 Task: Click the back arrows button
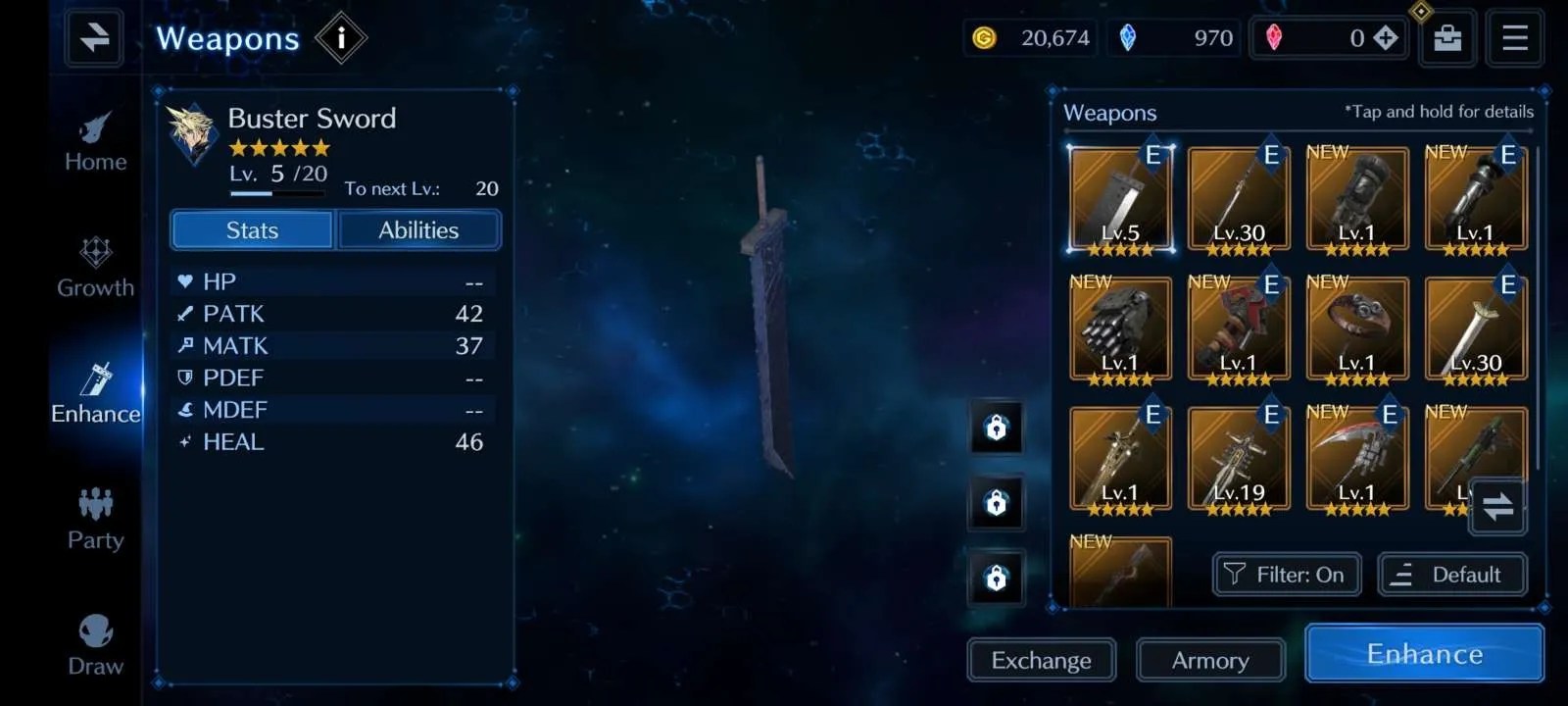coord(94,38)
